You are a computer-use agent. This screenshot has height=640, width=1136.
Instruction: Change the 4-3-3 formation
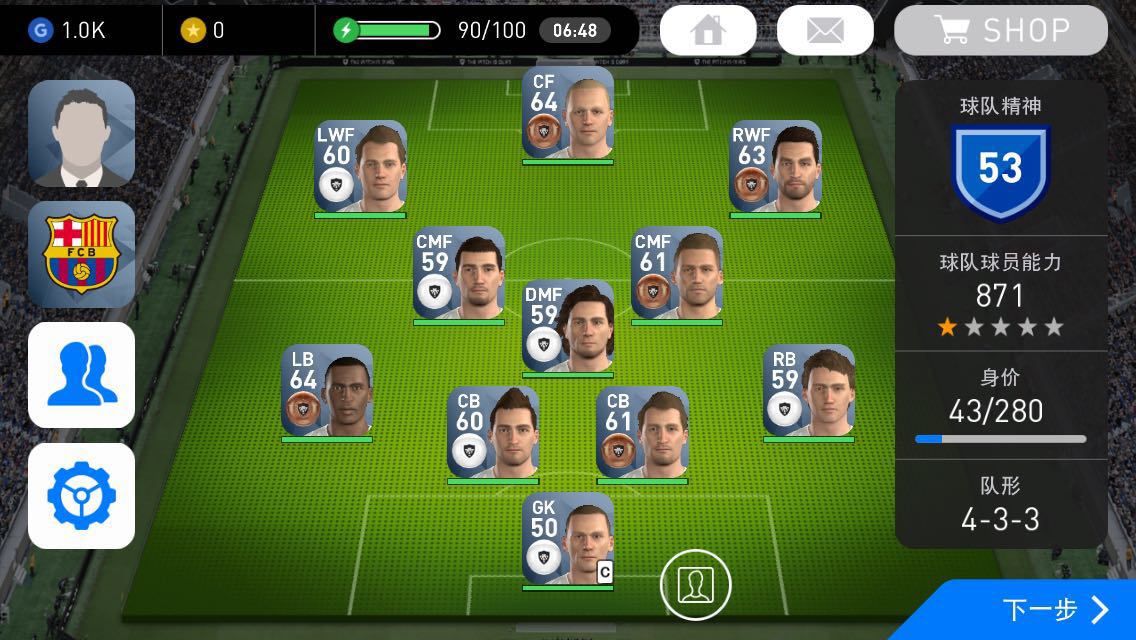(1000, 505)
